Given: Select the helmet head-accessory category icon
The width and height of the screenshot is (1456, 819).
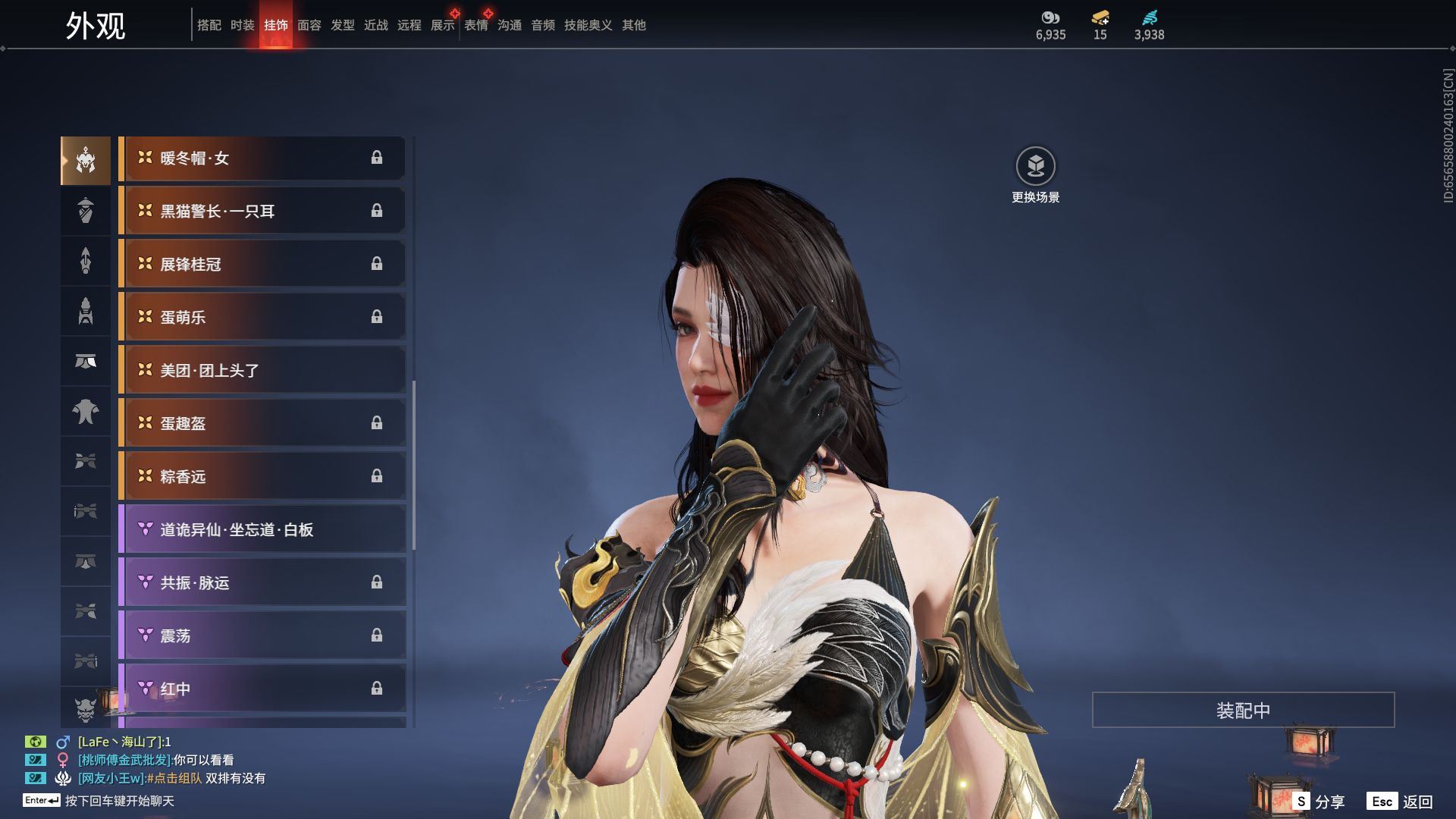Looking at the screenshot, I should 86,161.
